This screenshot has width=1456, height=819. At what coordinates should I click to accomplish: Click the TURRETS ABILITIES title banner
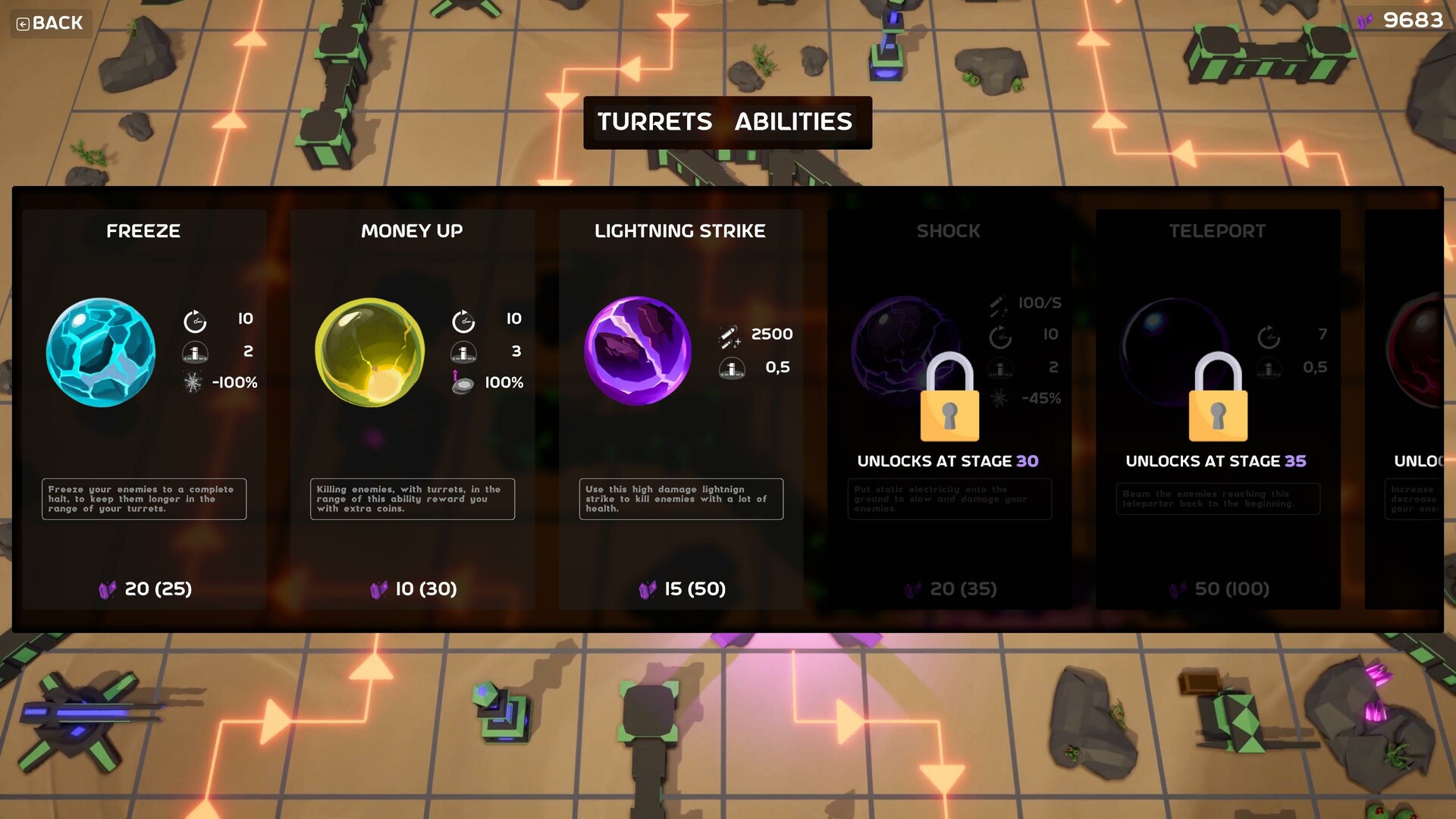tap(727, 122)
